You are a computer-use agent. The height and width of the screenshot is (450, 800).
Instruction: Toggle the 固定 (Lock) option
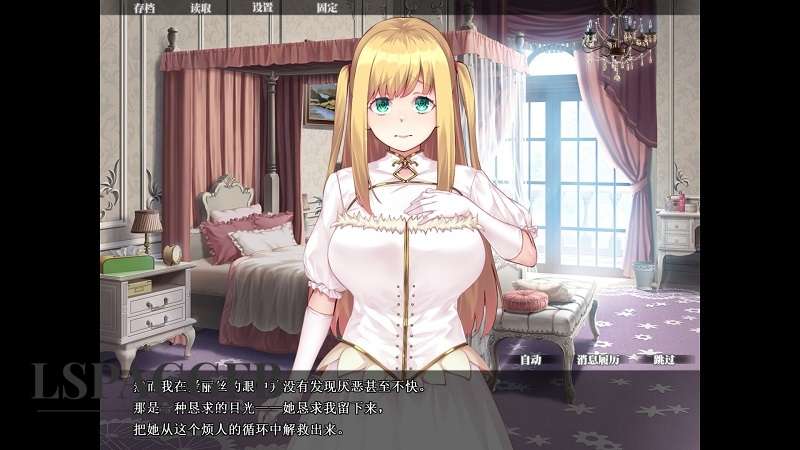pos(327,7)
